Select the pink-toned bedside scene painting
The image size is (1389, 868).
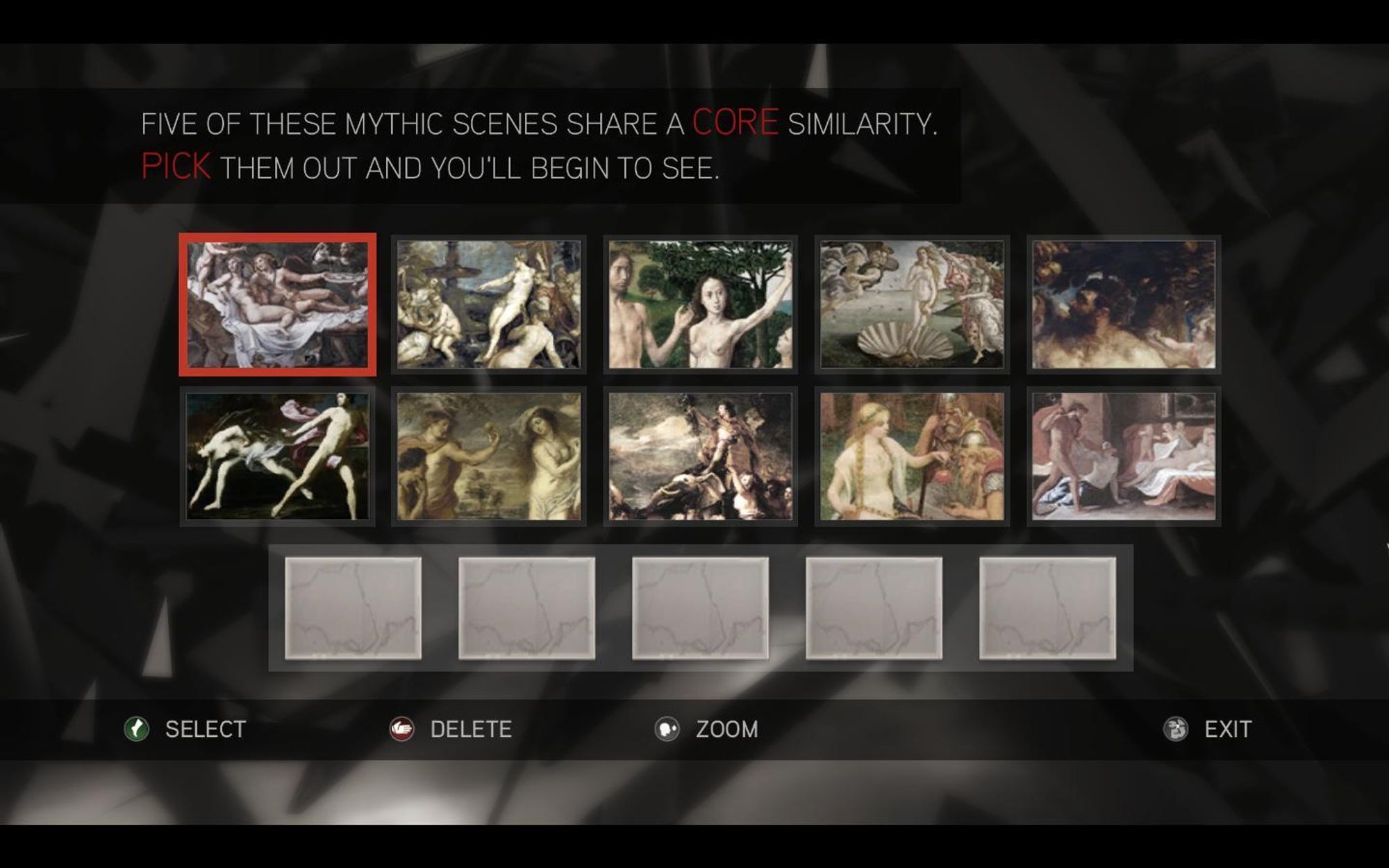click(x=1124, y=456)
